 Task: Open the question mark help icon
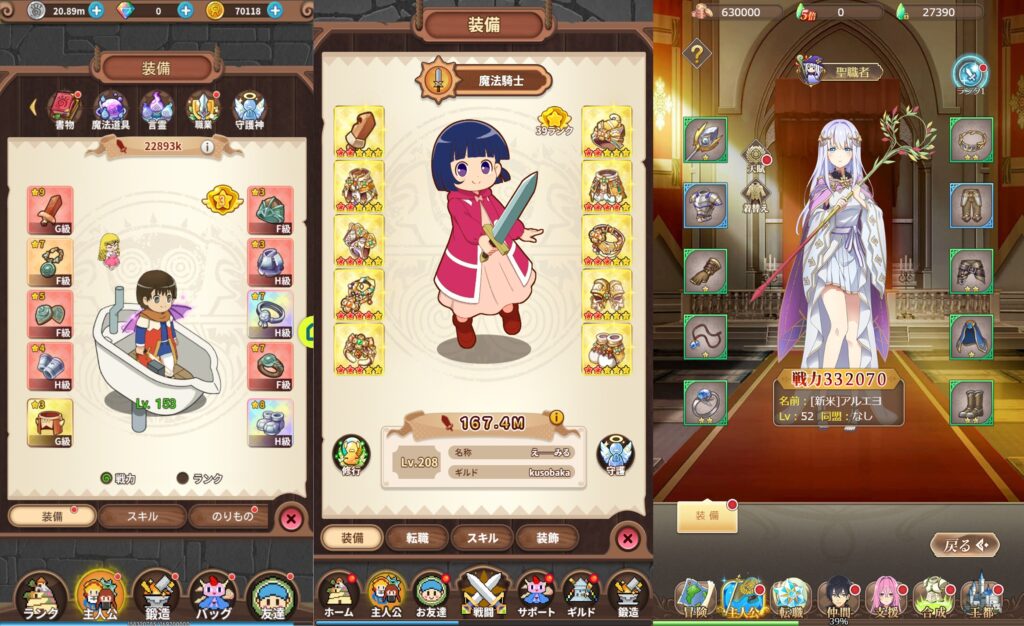coord(697,53)
